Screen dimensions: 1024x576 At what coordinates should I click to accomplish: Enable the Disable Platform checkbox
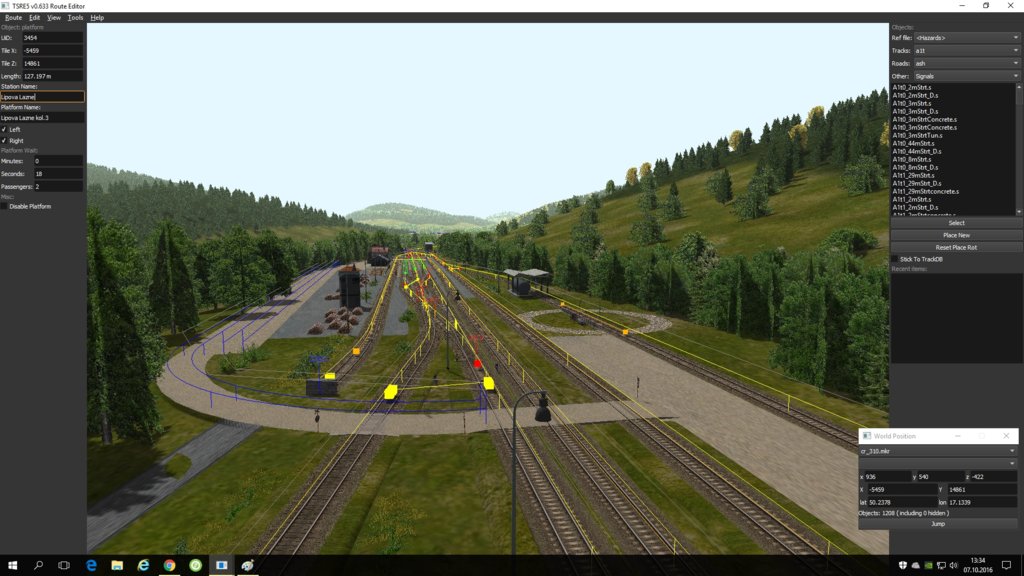pyautogui.click(x=4, y=207)
